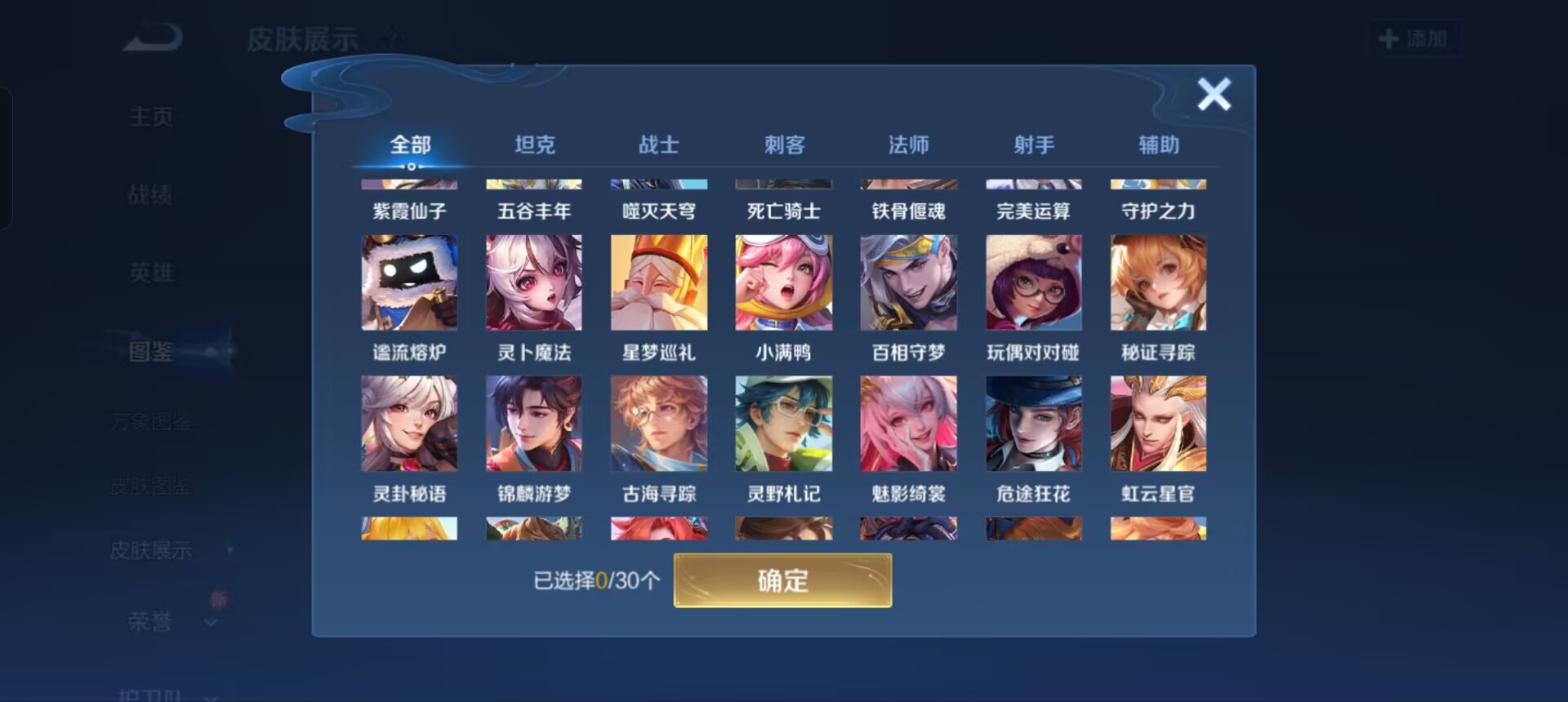Select the 灵野札记 skin icon
Viewport: 1568px width, 702px height.
click(783, 423)
